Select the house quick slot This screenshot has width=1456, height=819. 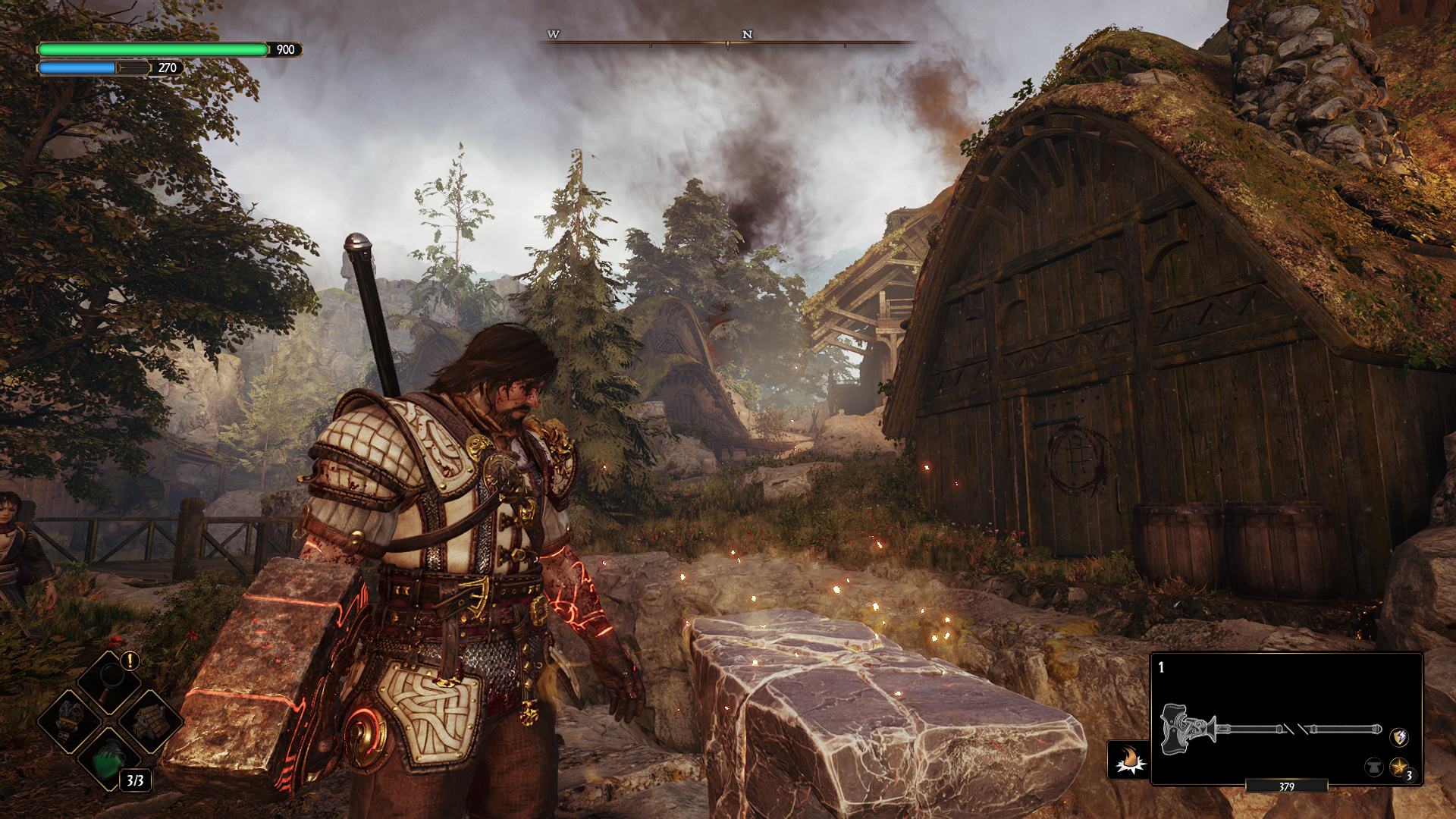[x=150, y=720]
